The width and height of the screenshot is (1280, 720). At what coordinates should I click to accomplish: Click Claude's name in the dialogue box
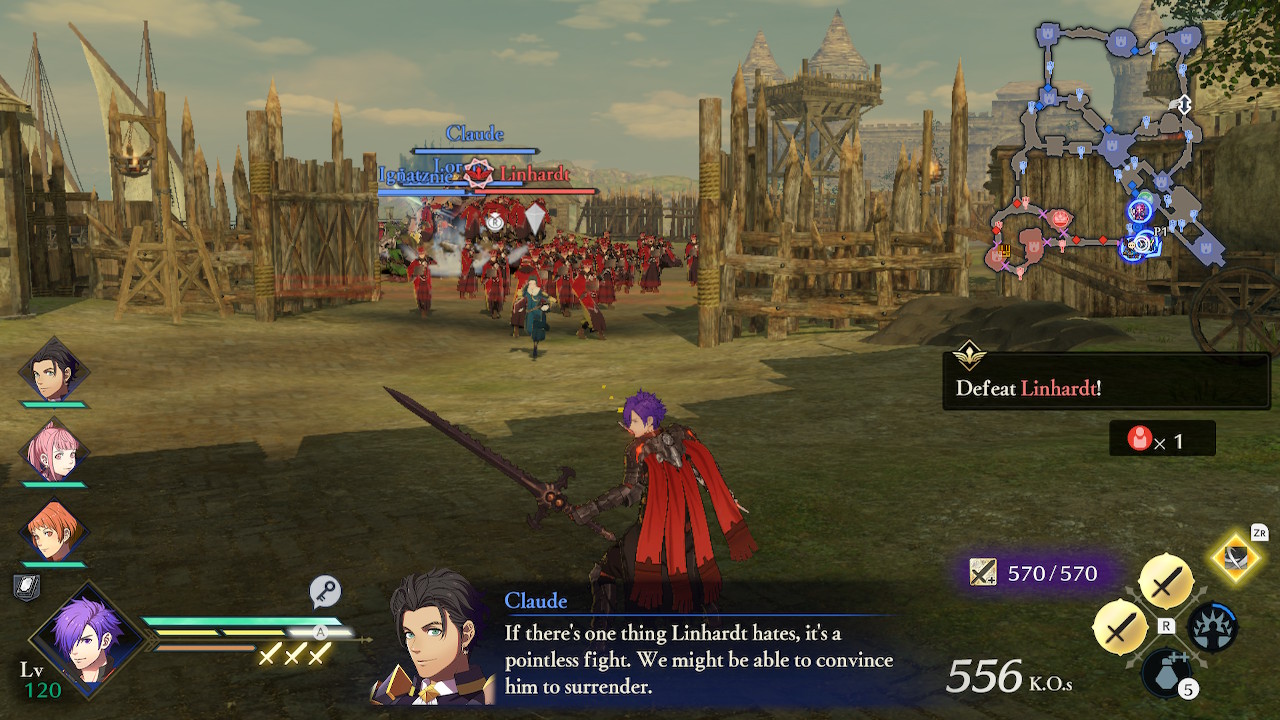coord(537,601)
